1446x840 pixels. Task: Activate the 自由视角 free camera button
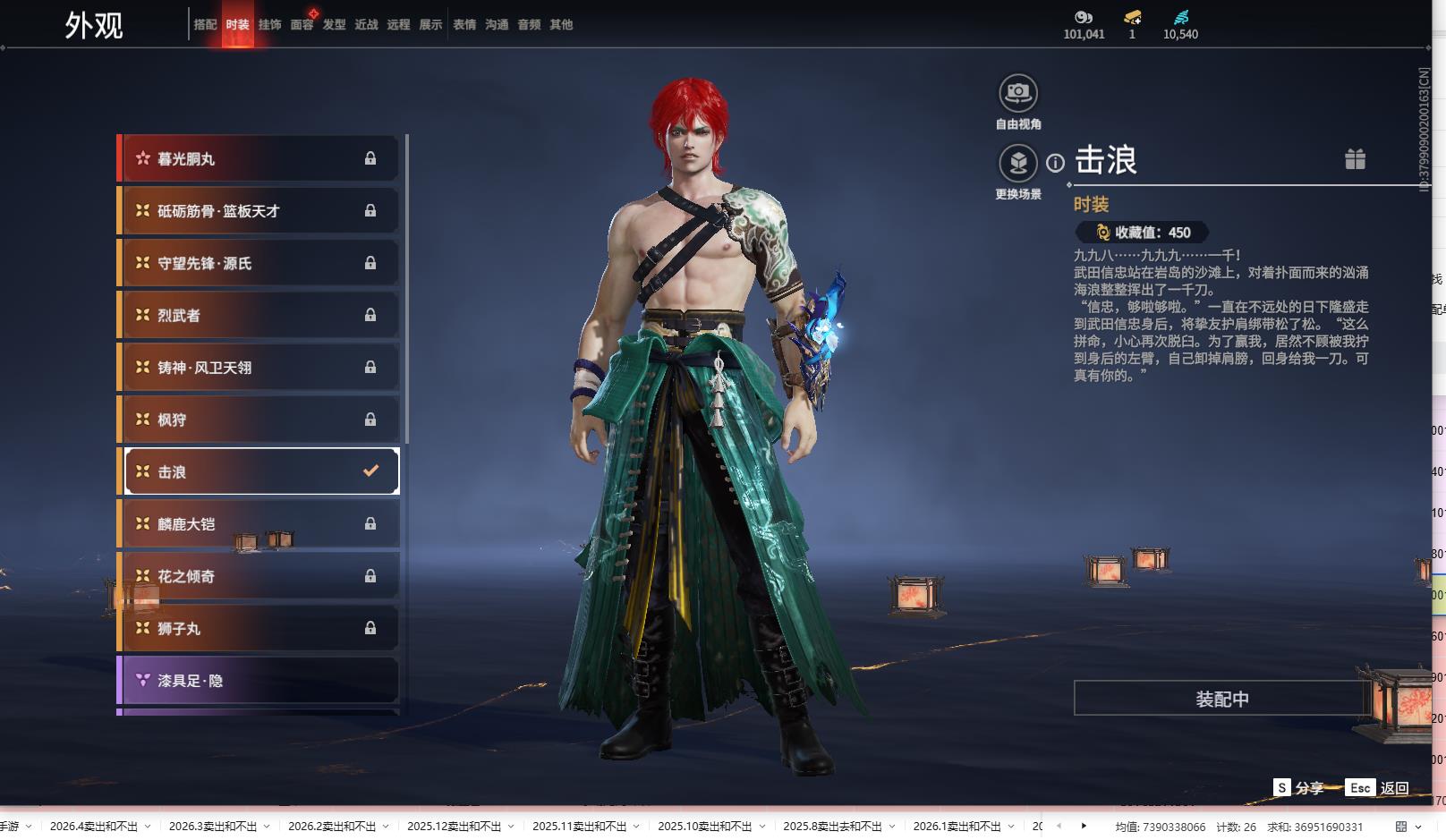[x=1018, y=93]
